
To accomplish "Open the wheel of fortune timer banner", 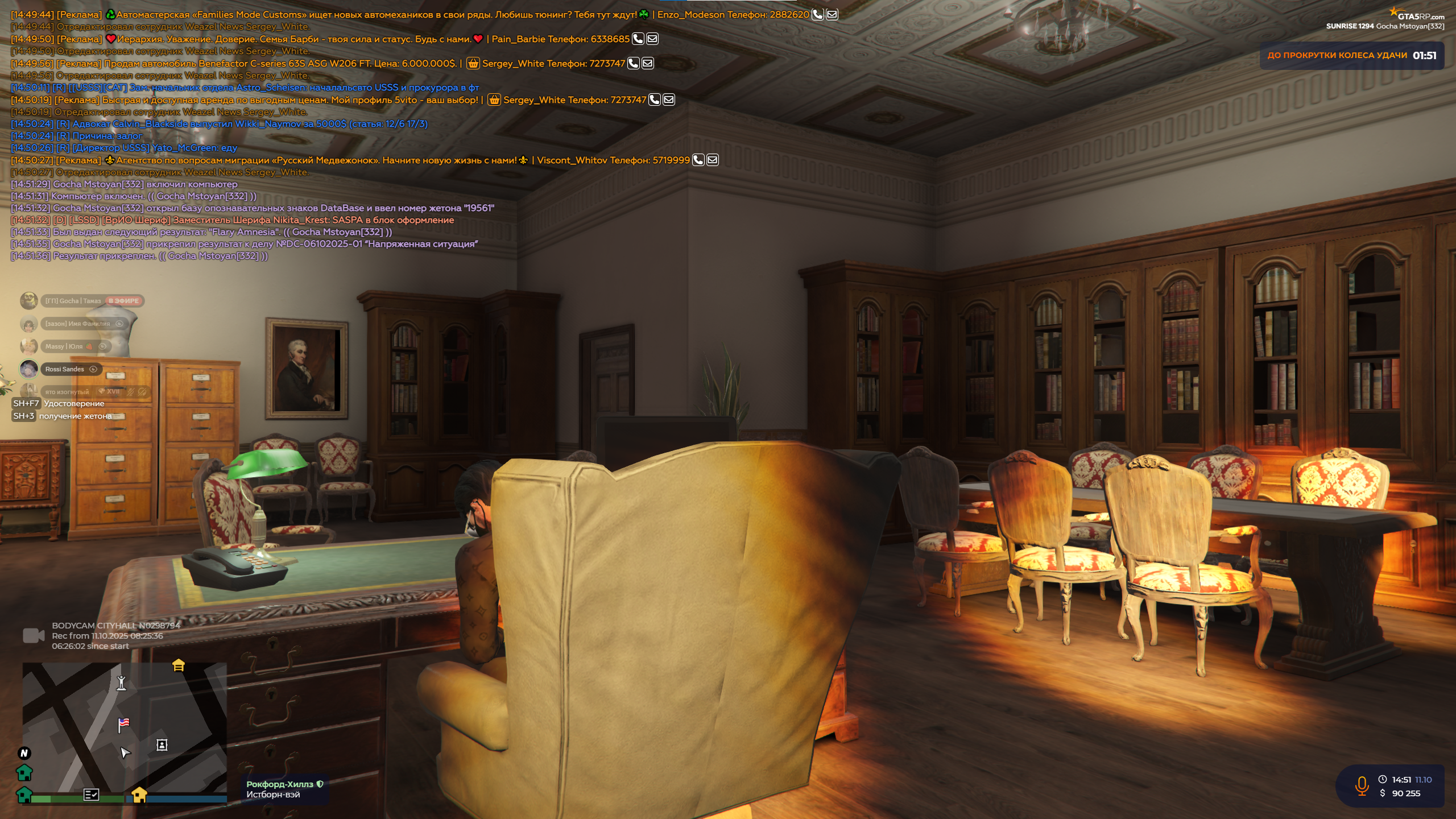I will (x=1351, y=56).
